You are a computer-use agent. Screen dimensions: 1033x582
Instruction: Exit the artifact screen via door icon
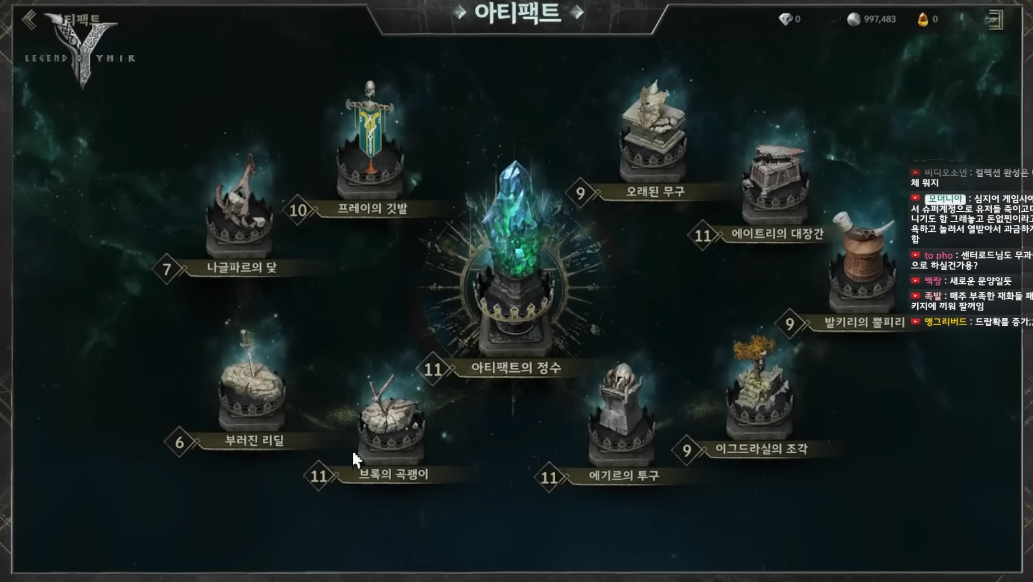coord(995,19)
